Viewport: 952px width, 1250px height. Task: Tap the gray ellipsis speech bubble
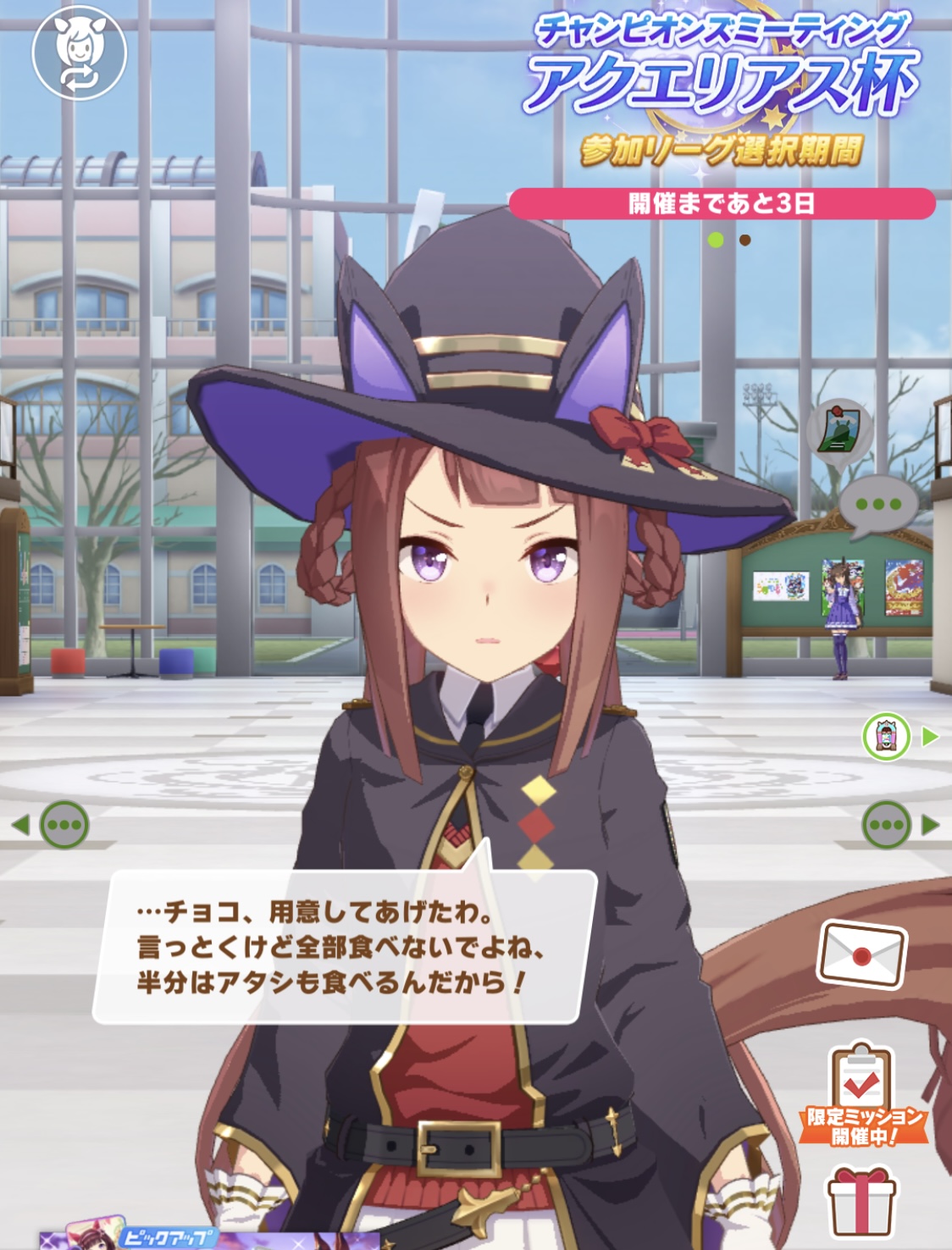pos(877,505)
